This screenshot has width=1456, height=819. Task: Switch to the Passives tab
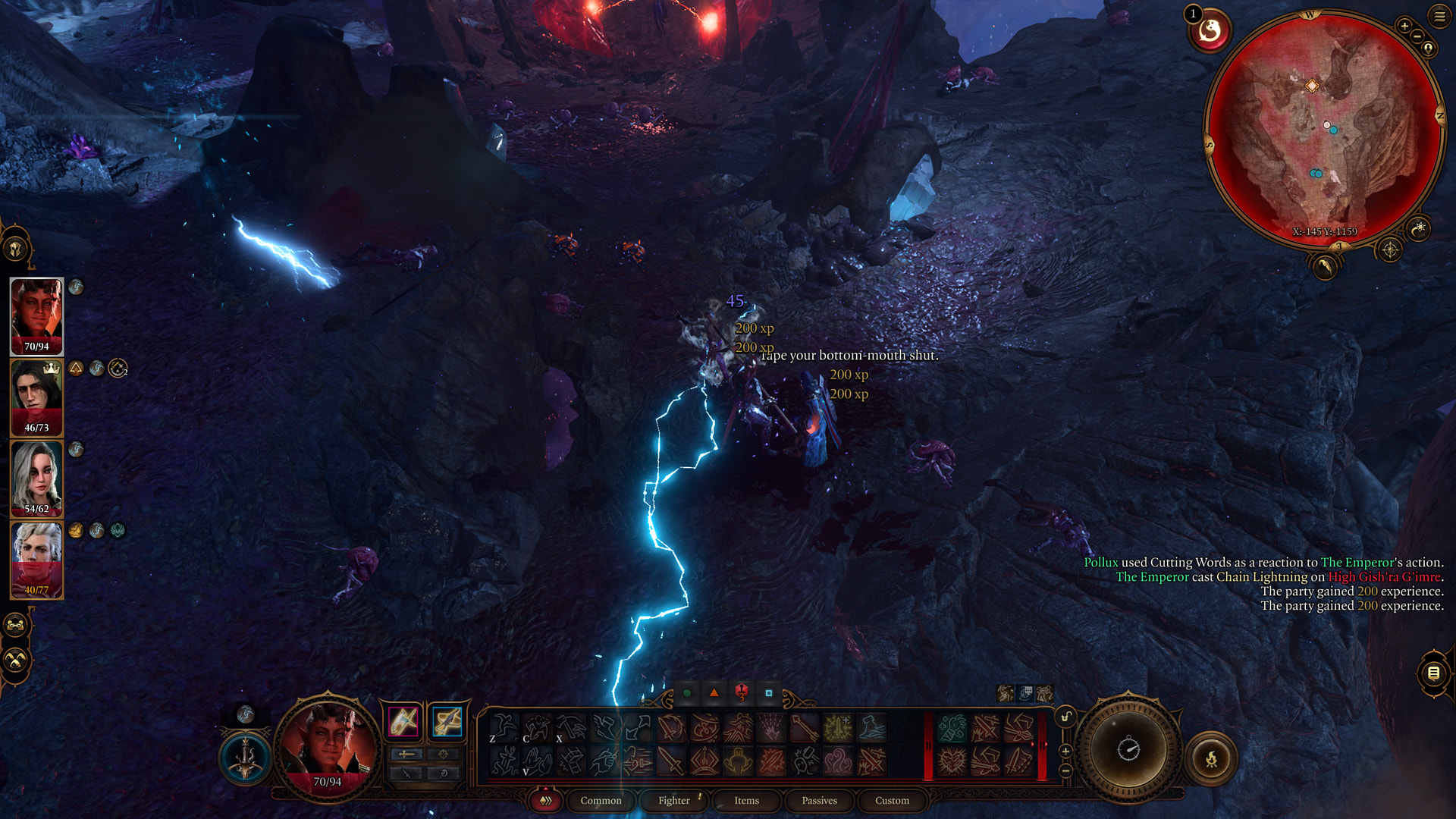click(x=819, y=800)
